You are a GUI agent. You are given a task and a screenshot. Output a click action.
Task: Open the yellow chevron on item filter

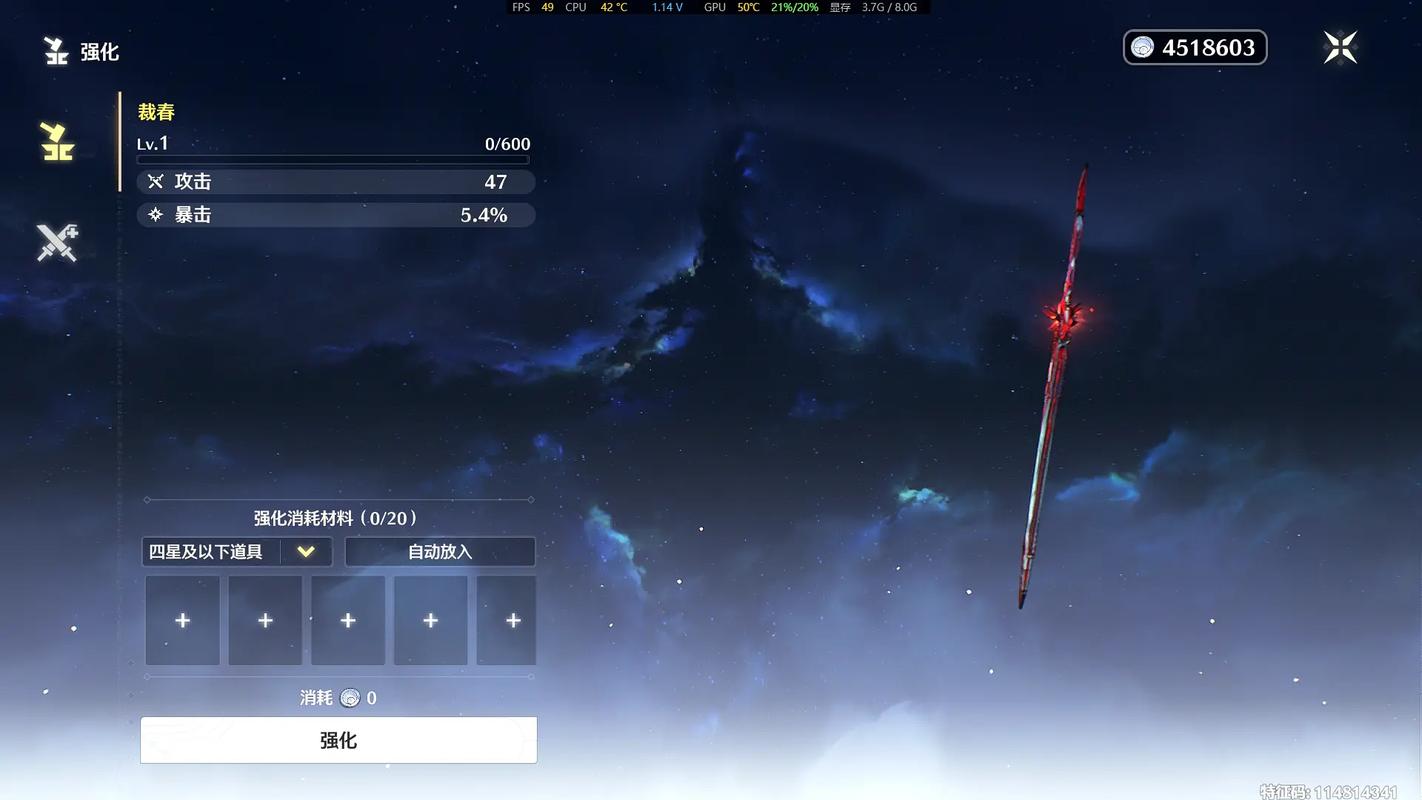tap(306, 551)
